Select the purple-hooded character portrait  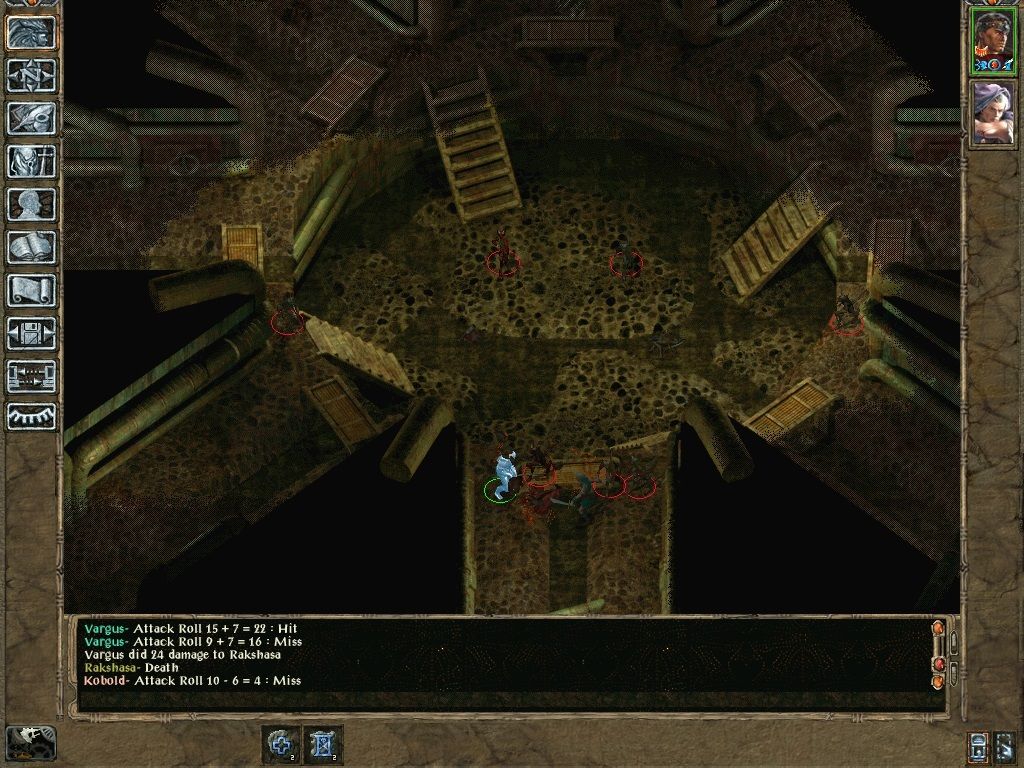point(994,112)
